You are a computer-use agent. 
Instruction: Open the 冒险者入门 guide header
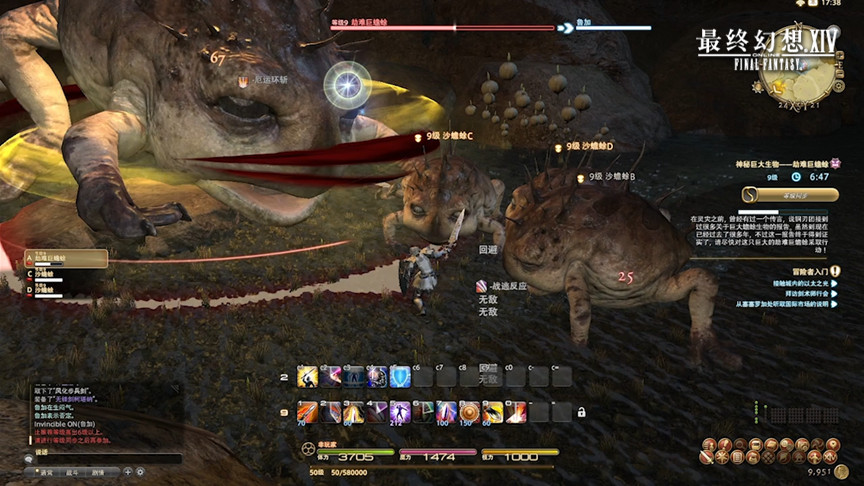[x=806, y=270]
